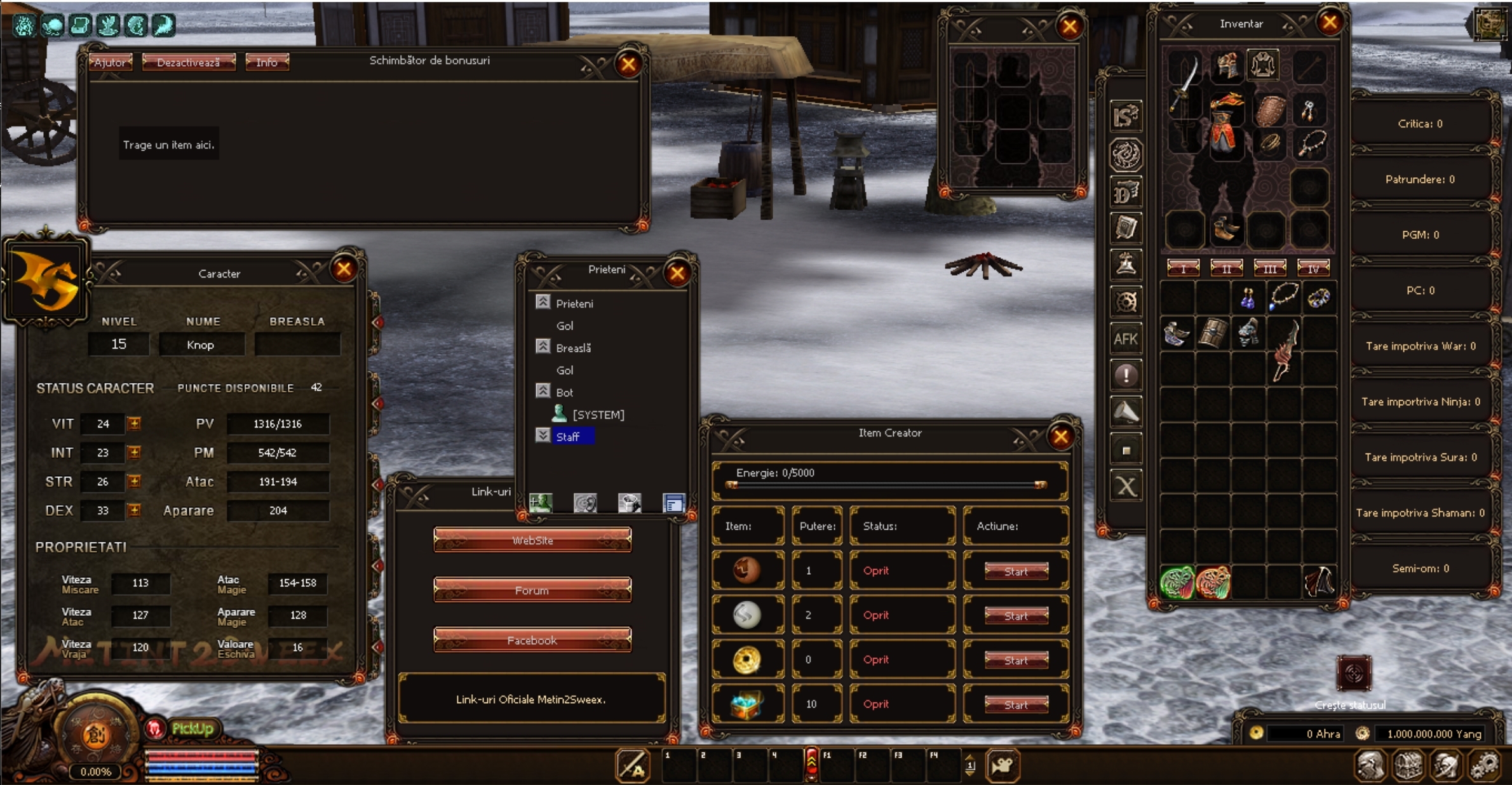This screenshot has height=785, width=1512.
Task: Click the Ajutor button in bonus changer
Action: tap(110, 62)
